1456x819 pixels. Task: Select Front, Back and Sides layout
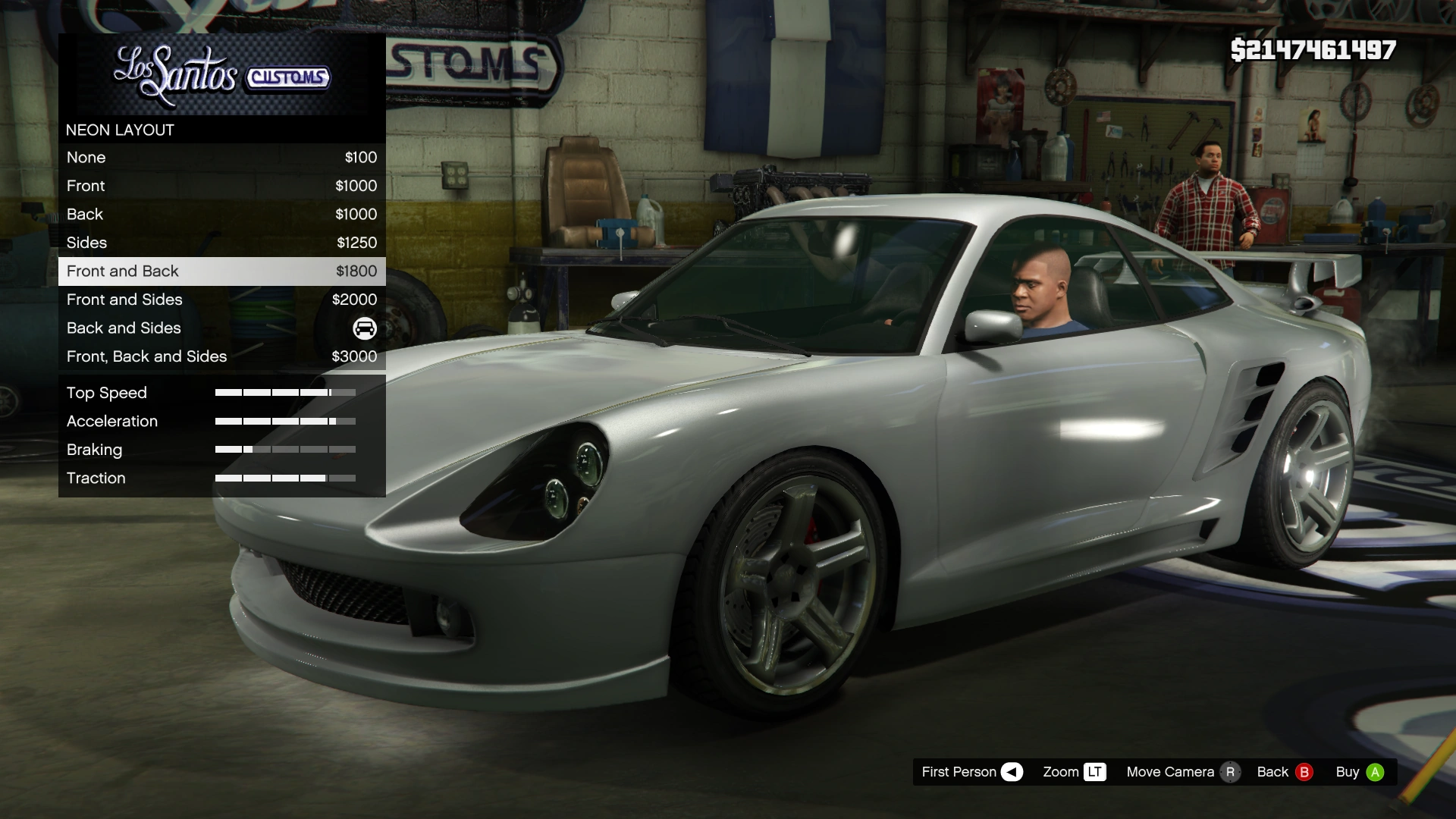tap(221, 356)
